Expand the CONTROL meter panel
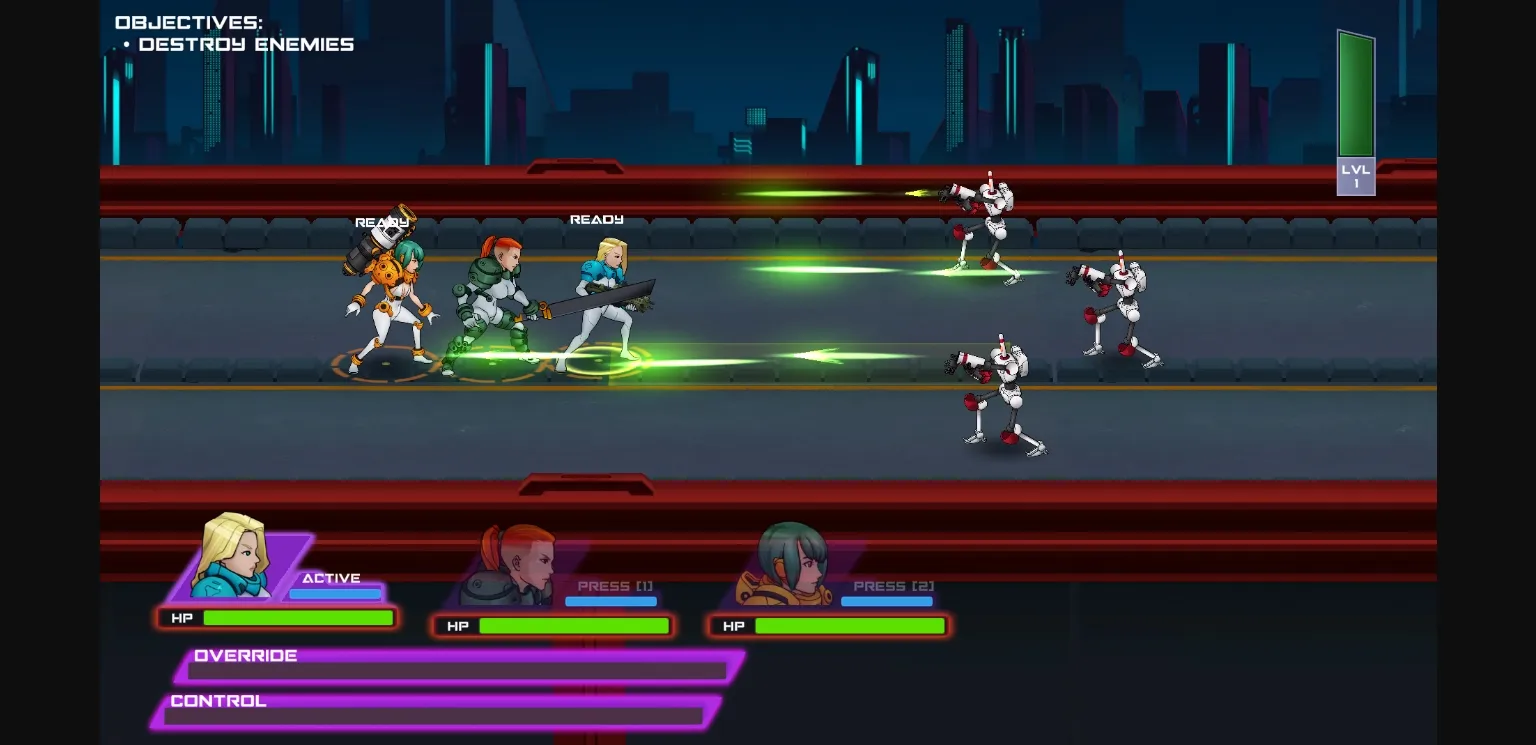Viewport: 1536px width, 745px height. pyautogui.click(x=217, y=701)
